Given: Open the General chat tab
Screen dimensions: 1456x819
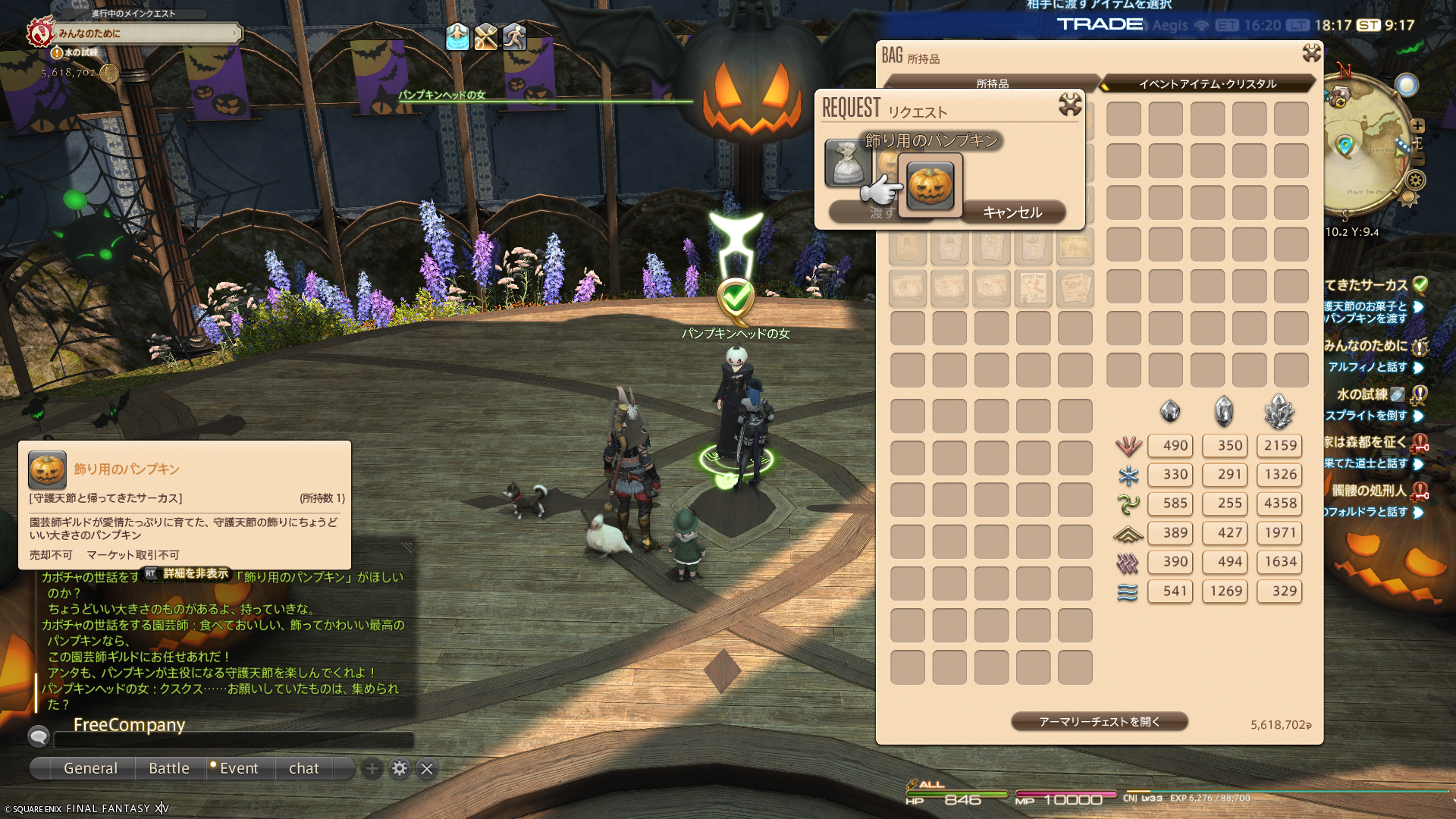Looking at the screenshot, I should click(x=90, y=768).
